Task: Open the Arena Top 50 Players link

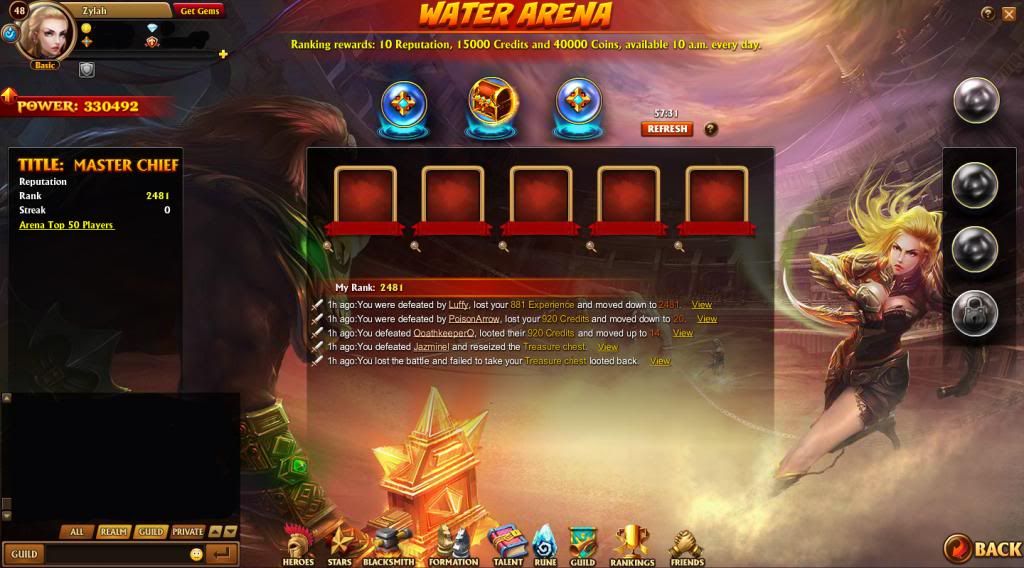Action: 67,225
